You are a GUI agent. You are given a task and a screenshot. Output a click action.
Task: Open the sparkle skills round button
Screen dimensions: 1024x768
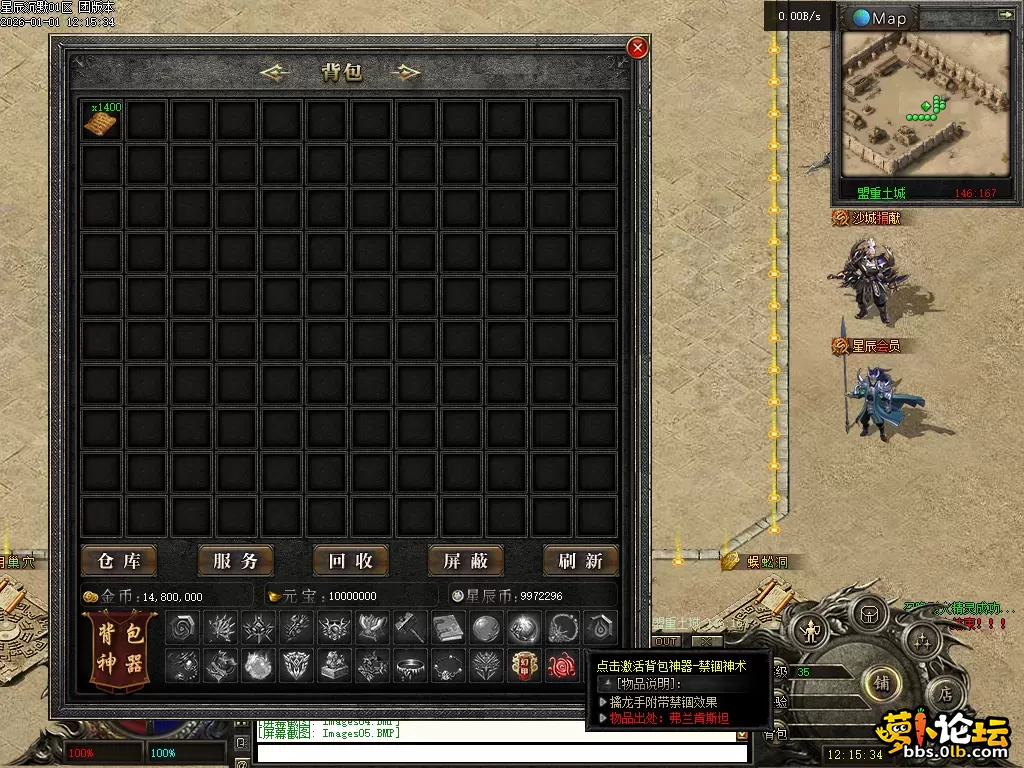(921, 640)
